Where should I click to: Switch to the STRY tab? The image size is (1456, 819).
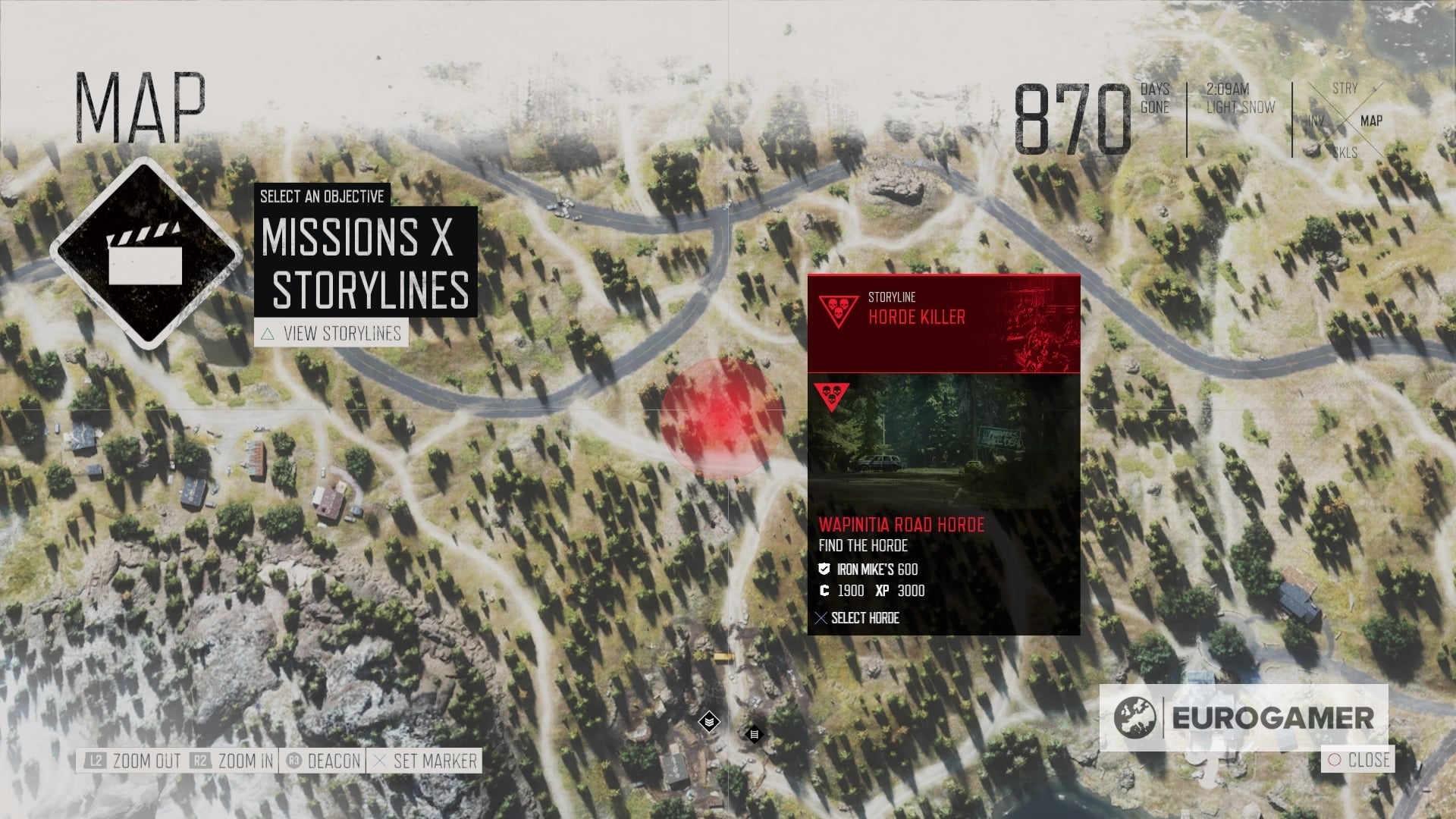point(1345,89)
